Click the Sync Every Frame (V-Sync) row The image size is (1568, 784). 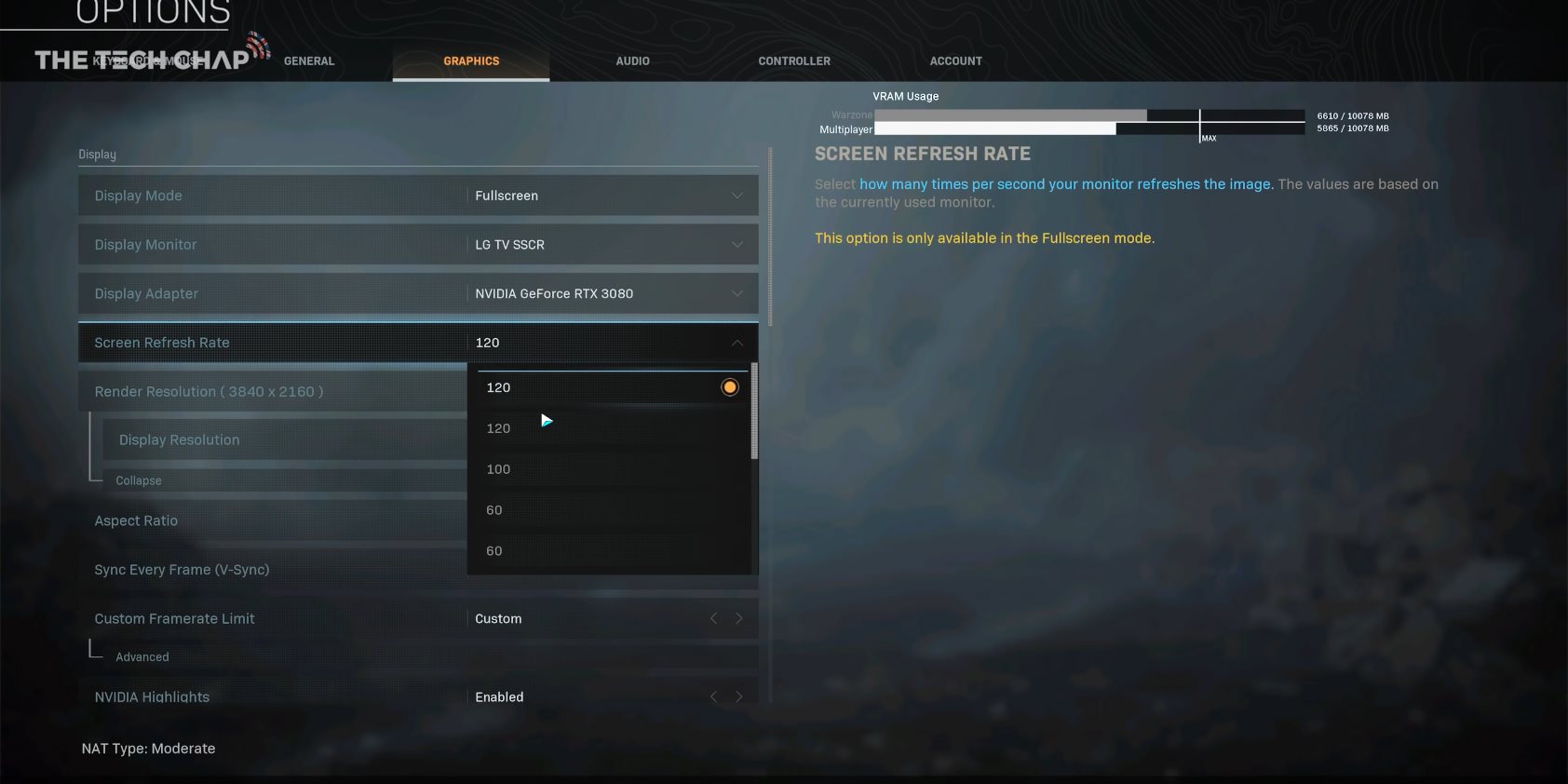coord(270,570)
